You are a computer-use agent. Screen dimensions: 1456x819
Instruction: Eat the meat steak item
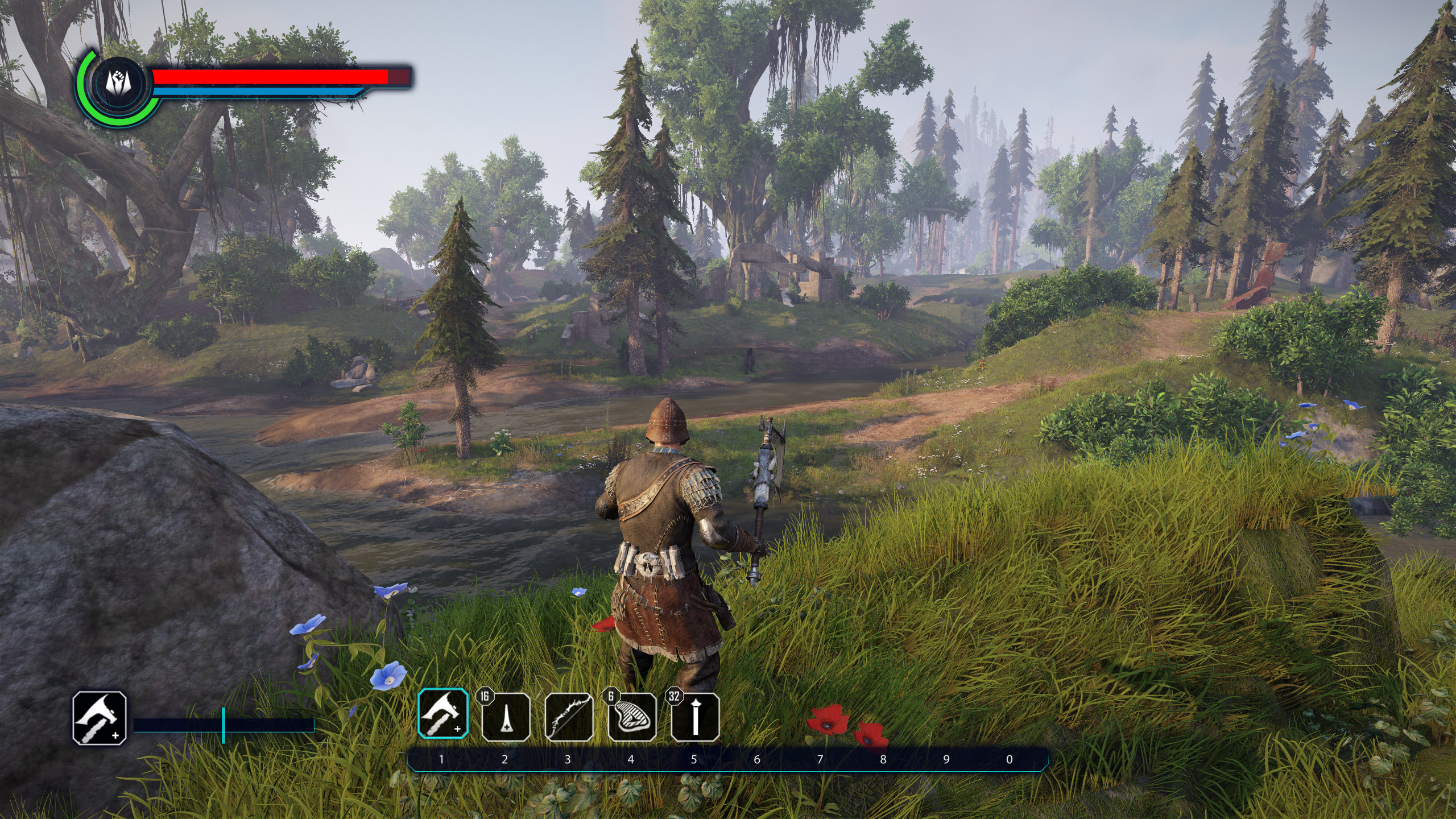click(632, 717)
